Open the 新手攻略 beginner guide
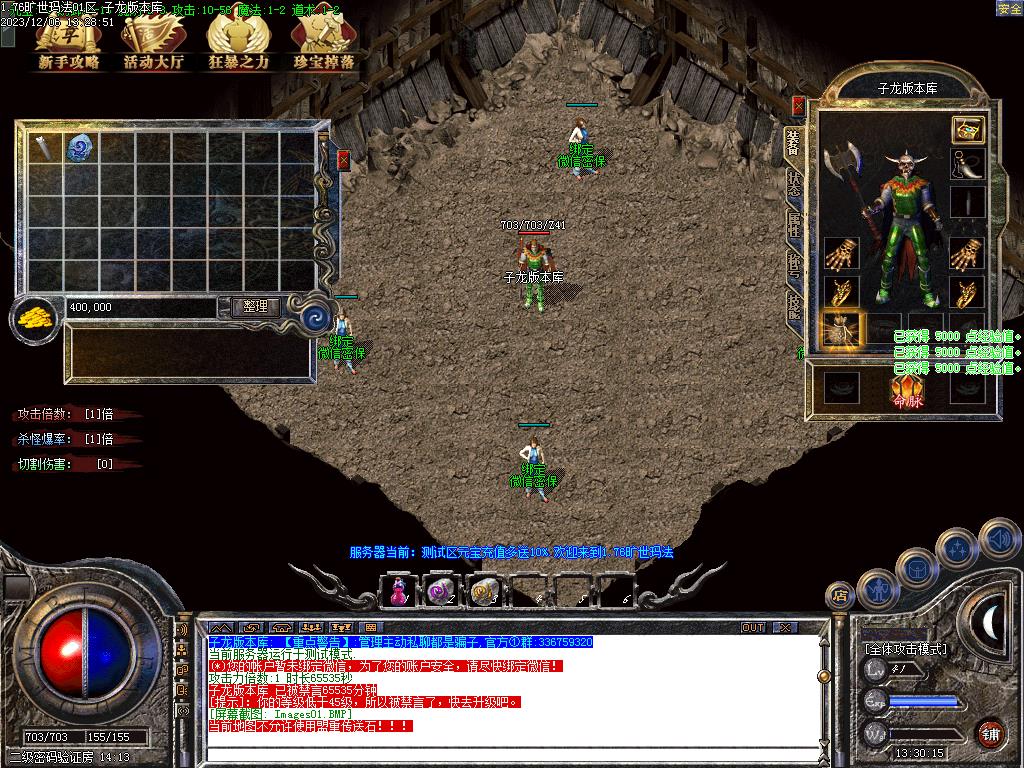1024x768 pixels. [69, 45]
